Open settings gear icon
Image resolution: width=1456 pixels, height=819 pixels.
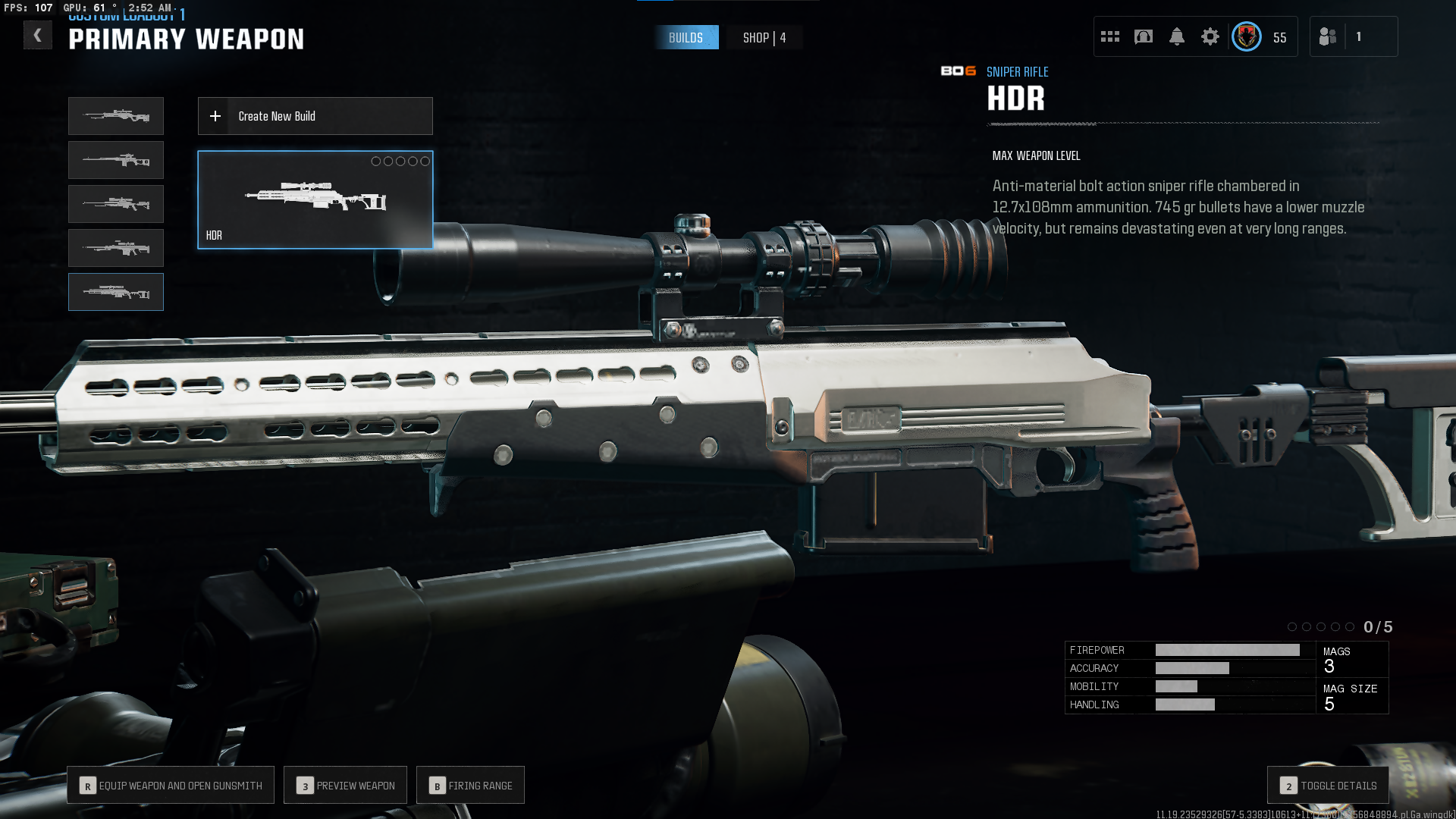(x=1210, y=36)
